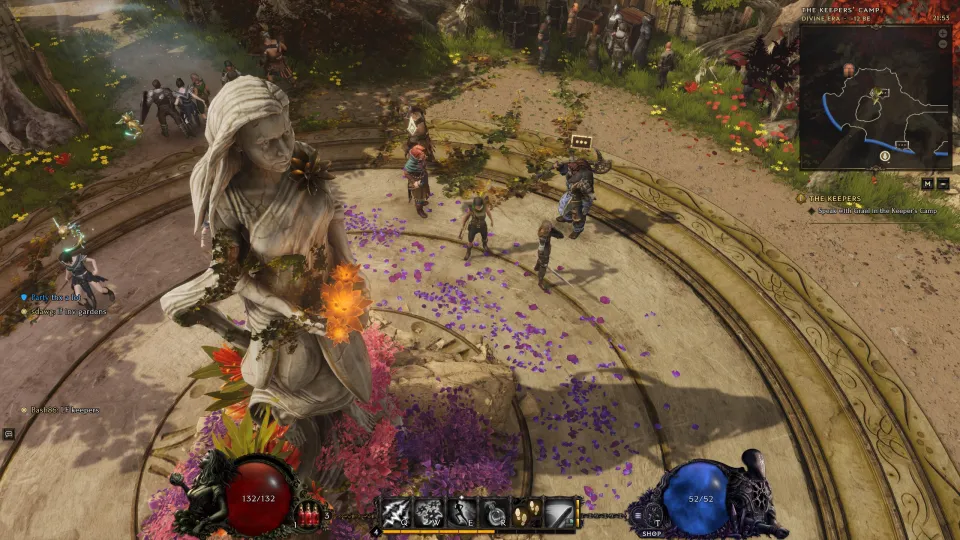This screenshot has width=960, height=540.
Task: Open the chat window icon
Action: tap(8, 433)
